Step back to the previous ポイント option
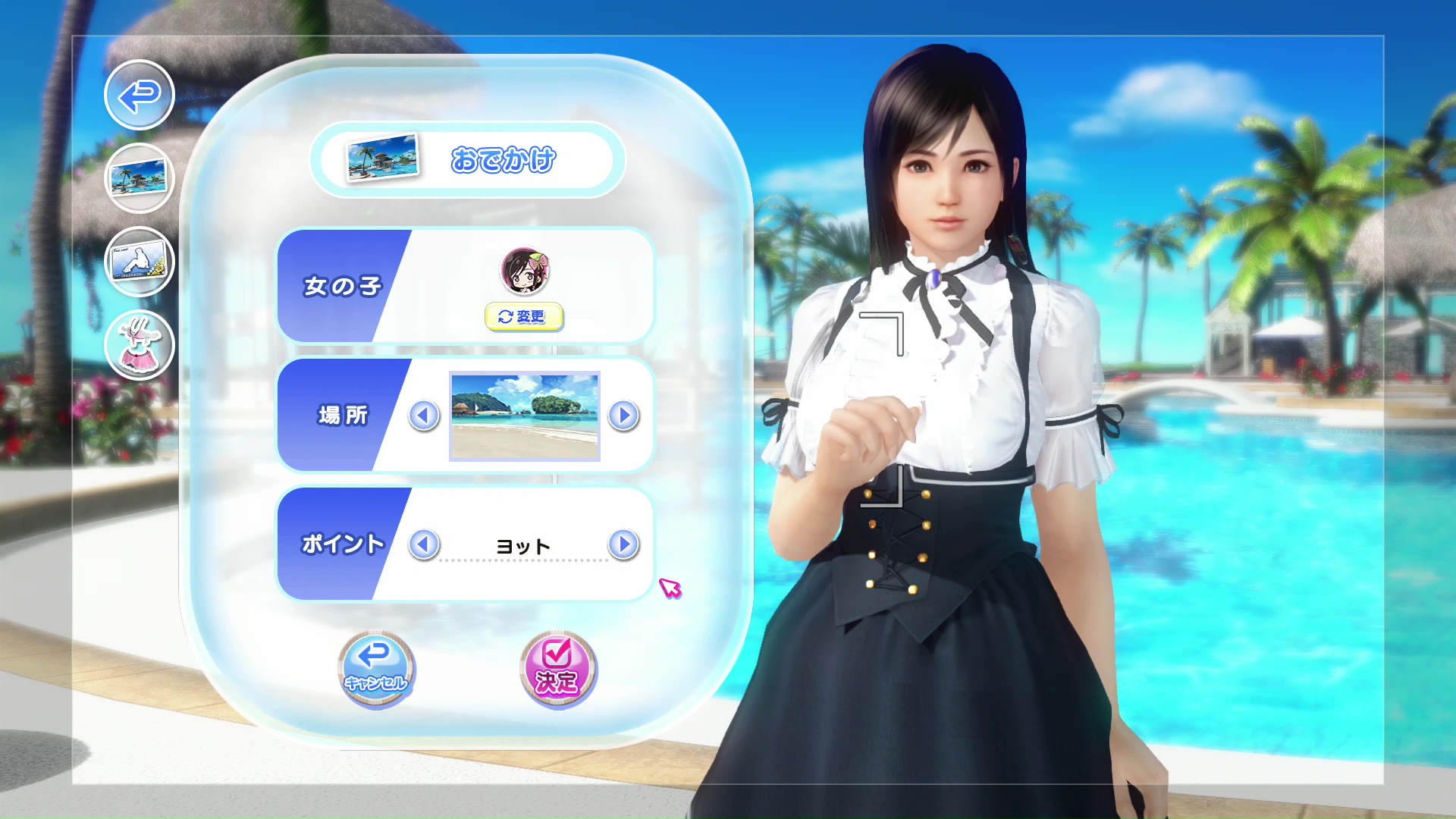Screen dimensions: 1456x819 423,544
